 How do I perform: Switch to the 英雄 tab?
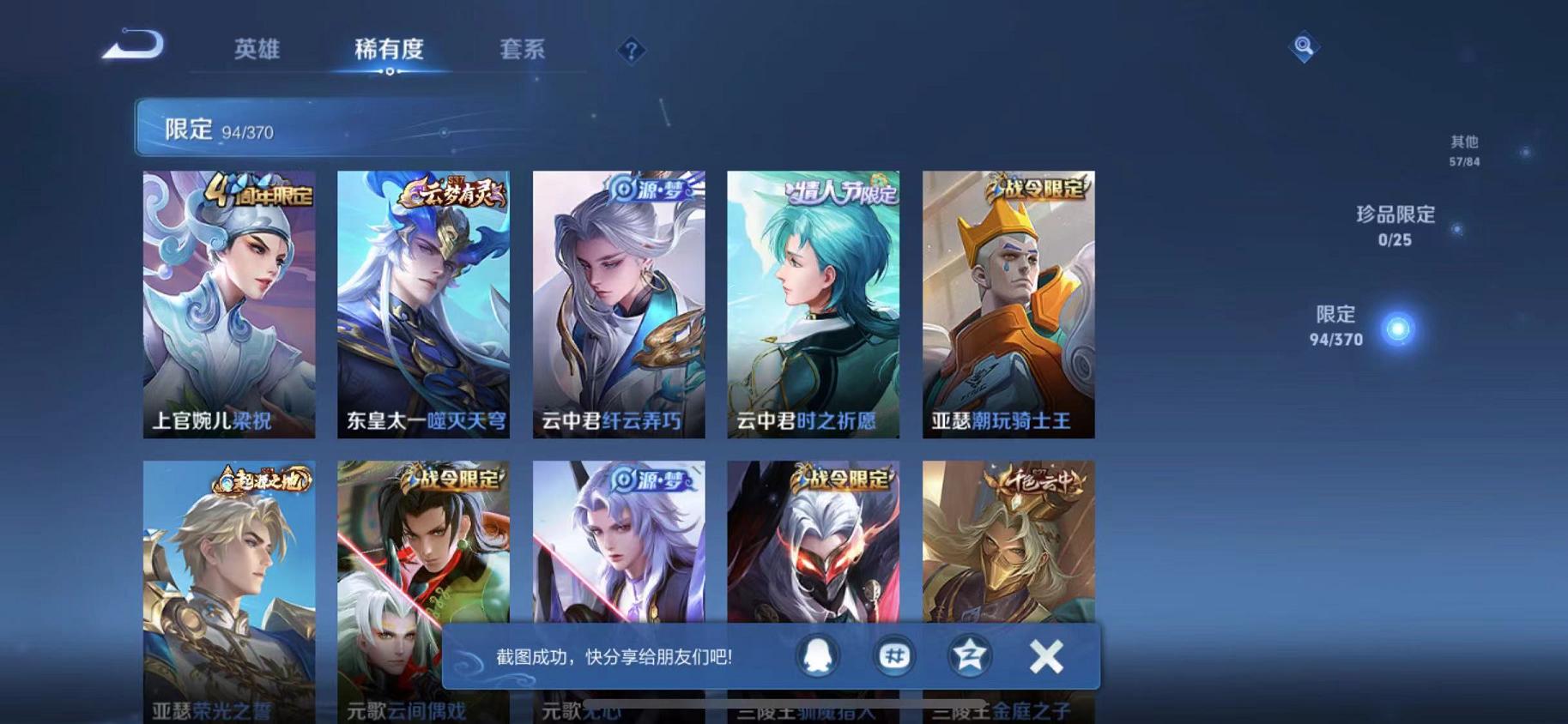tap(257, 50)
